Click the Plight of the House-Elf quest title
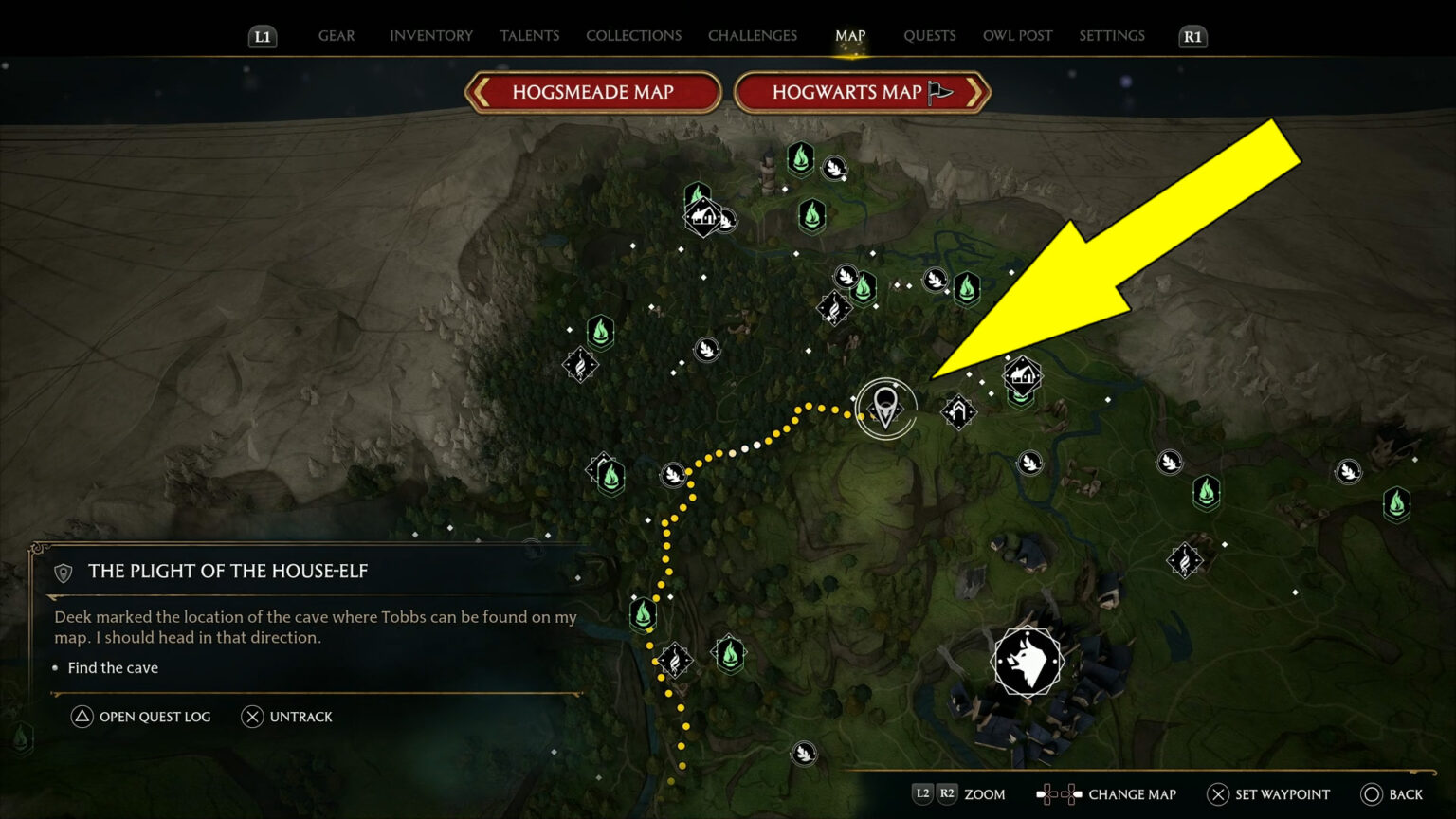Image resolution: width=1456 pixels, height=819 pixels. [x=227, y=571]
